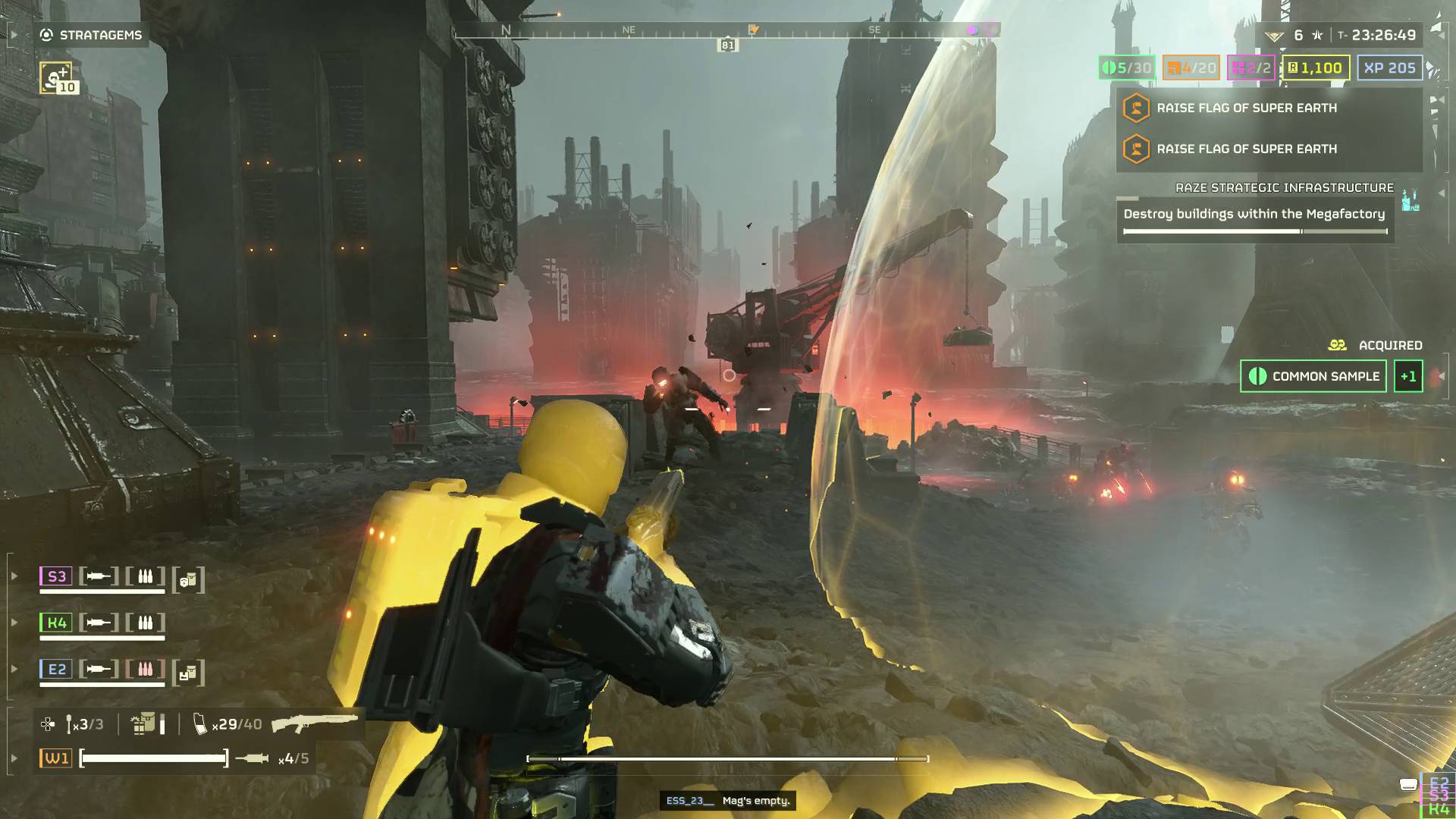This screenshot has height=819, width=1456.
Task: Open the Stratagems panel header
Action: 91,35
